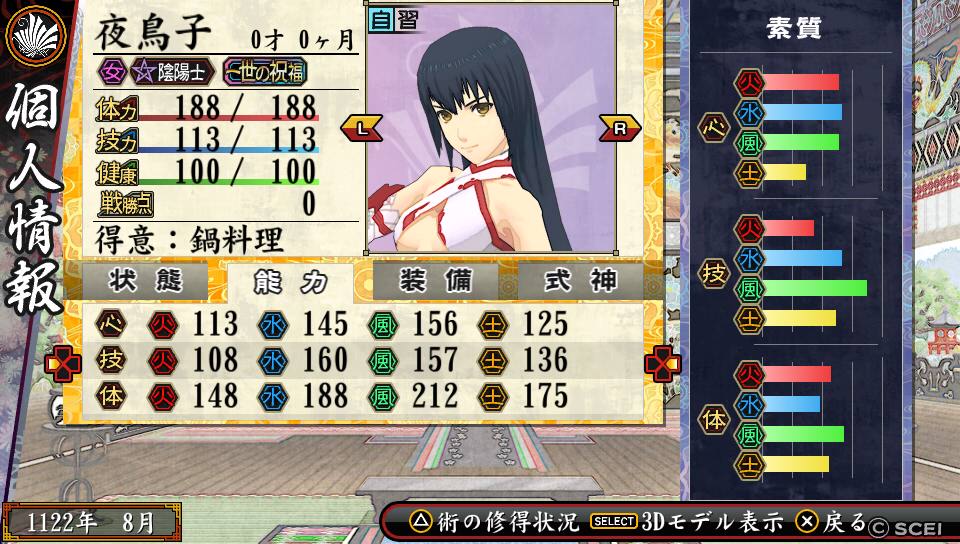Image resolution: width=960 pixels, height=544 pixels.
Task: Switch to the 状態 tab
Action: click(145, 281)
